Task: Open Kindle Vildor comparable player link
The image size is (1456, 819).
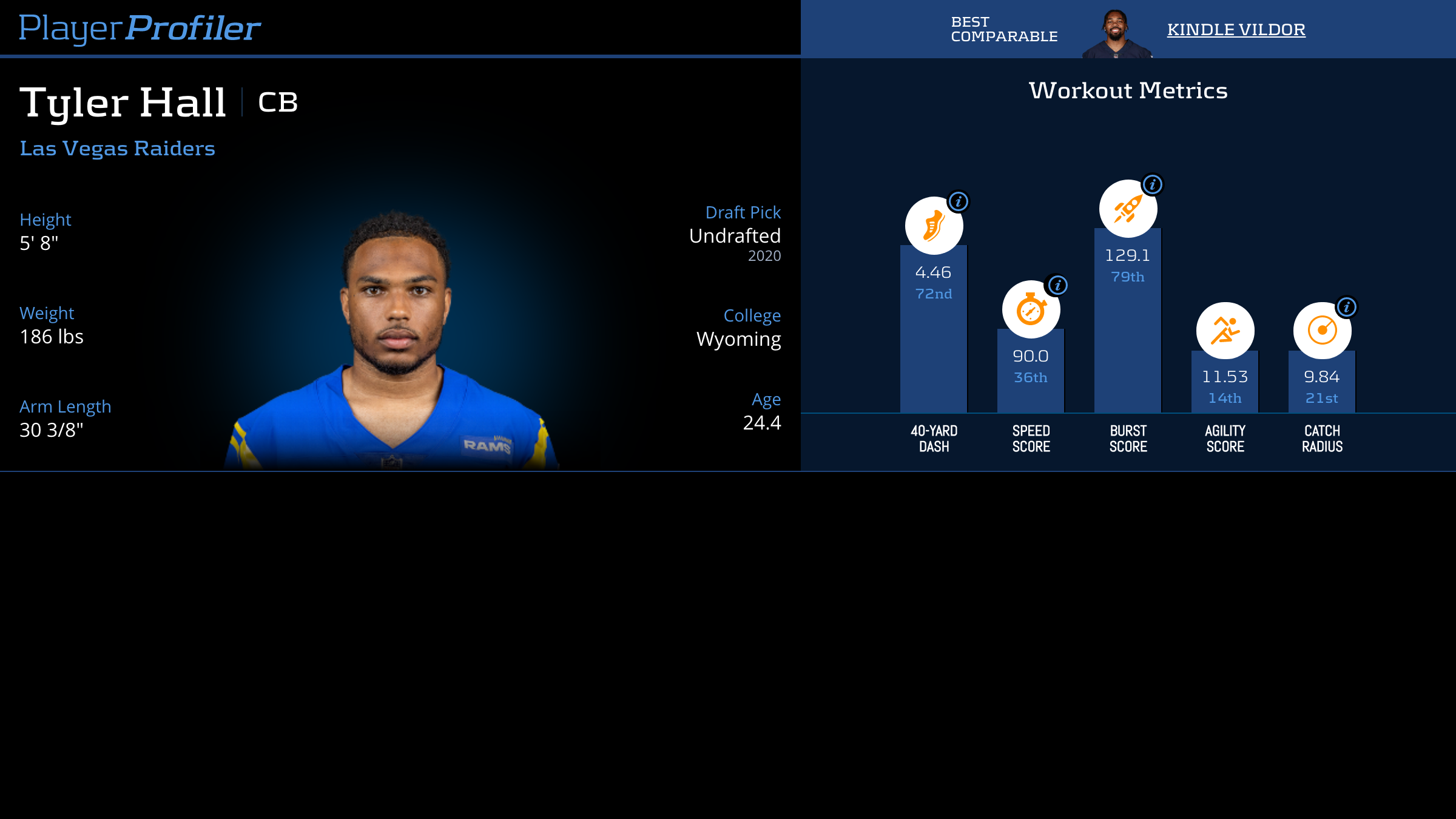Action: [1236, 29]
